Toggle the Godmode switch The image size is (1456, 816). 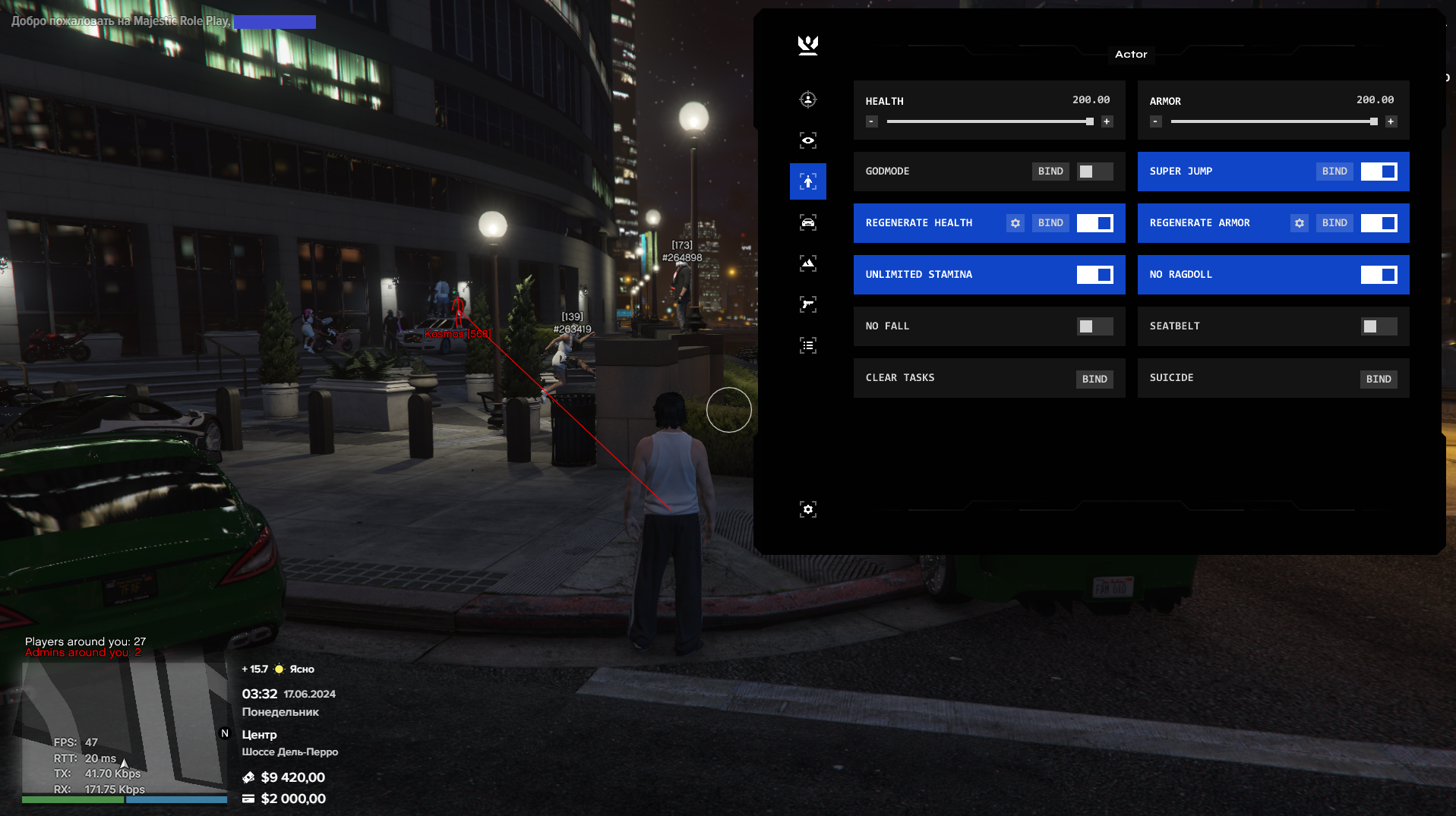point(1094,172)
